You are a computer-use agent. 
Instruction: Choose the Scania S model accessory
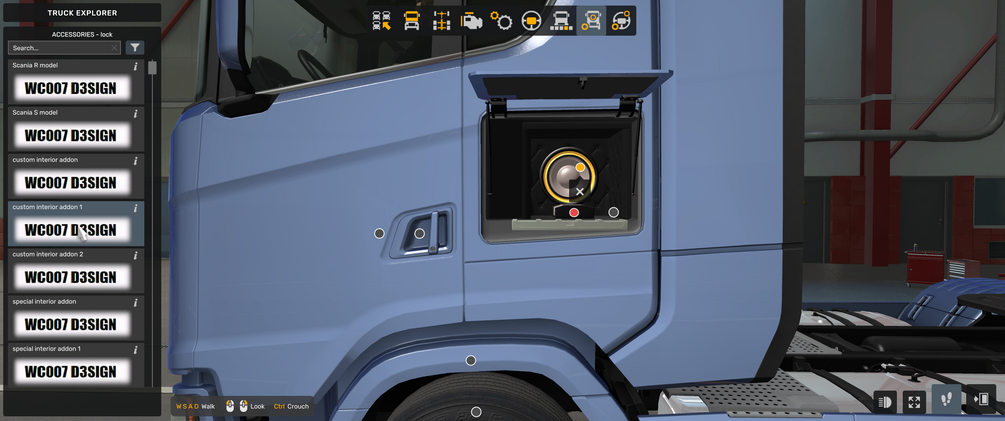[x=70, y=135]
